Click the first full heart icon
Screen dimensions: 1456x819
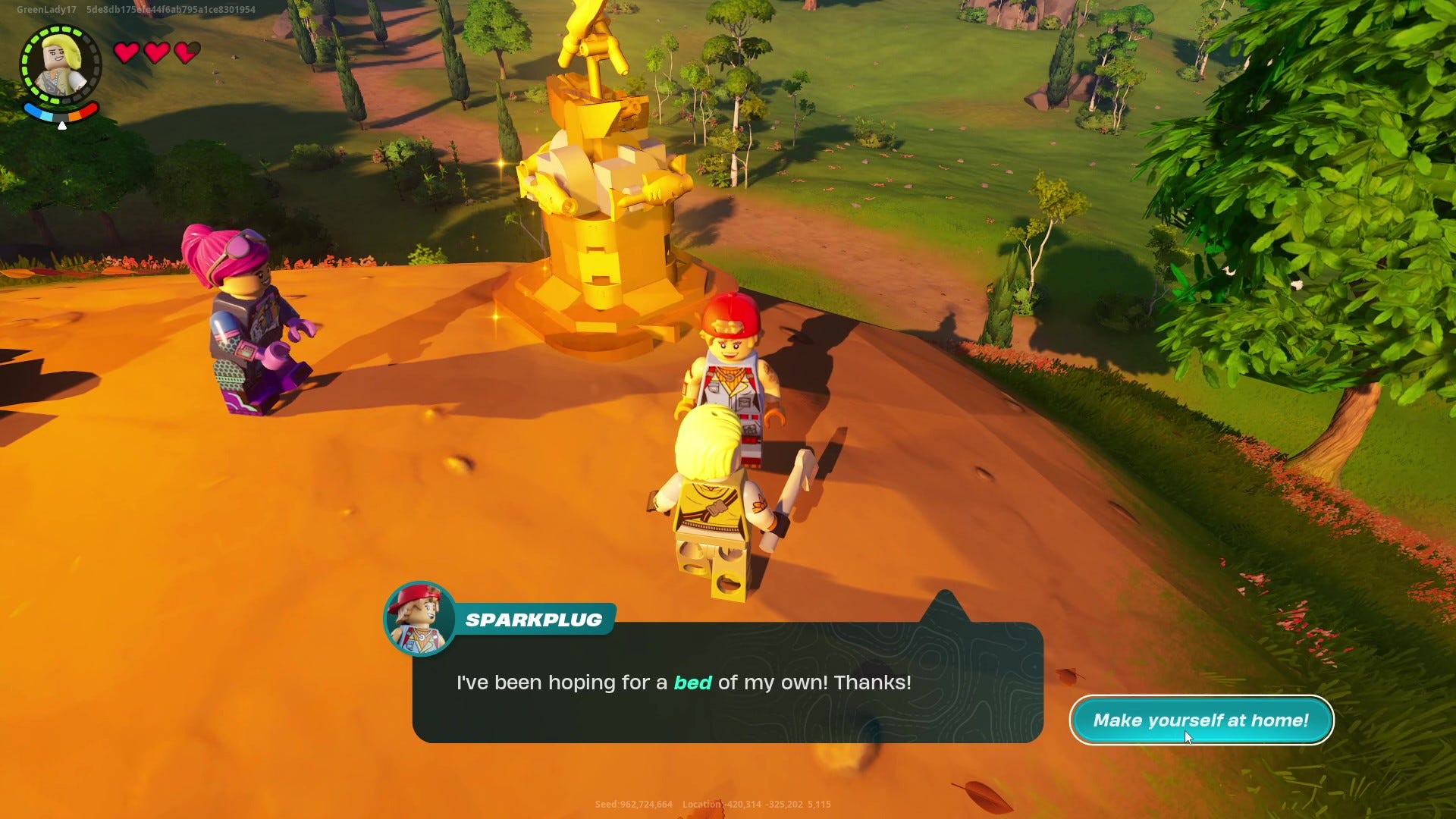127,53
